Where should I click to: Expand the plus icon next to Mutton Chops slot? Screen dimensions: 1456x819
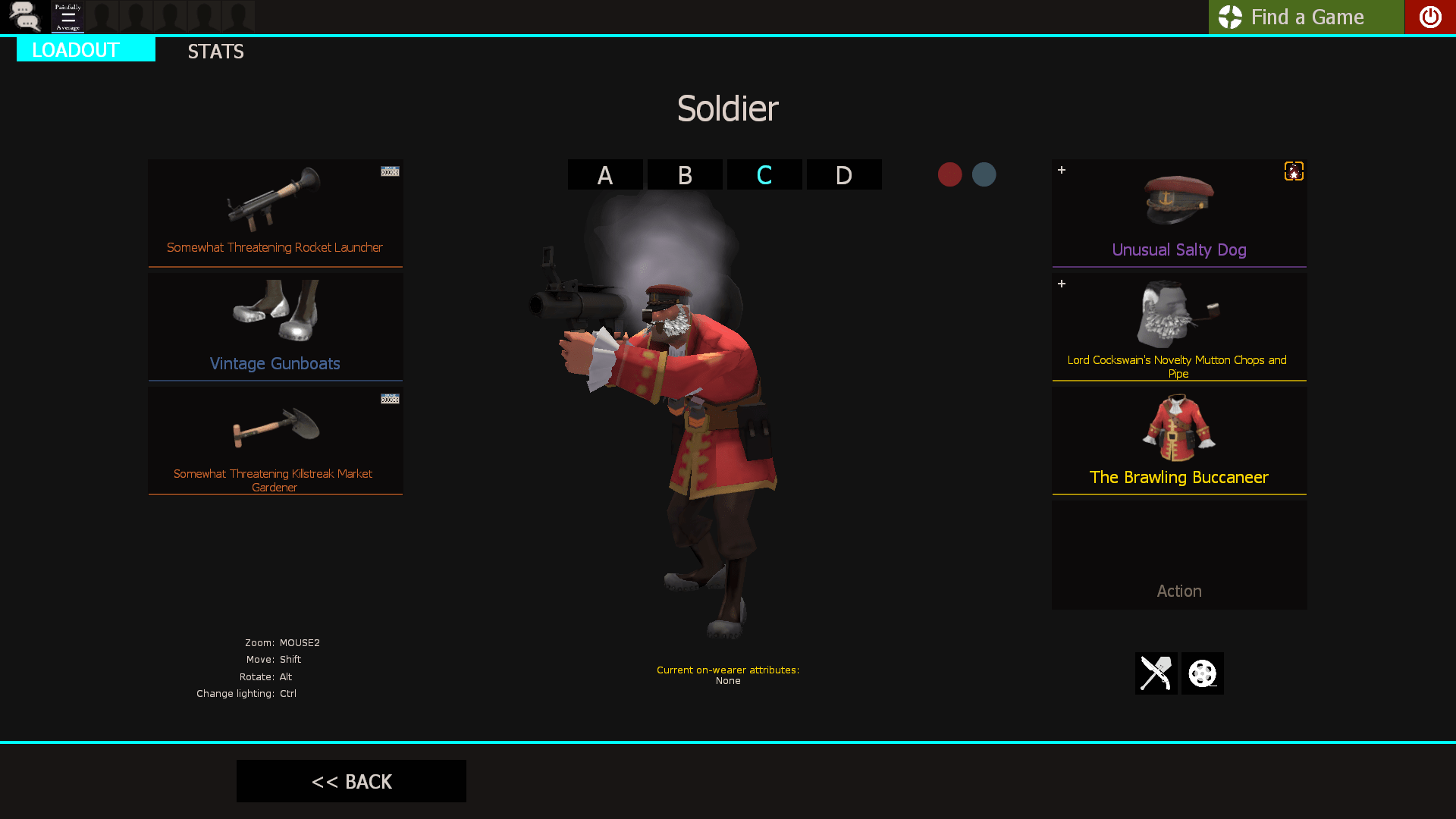1061,284
